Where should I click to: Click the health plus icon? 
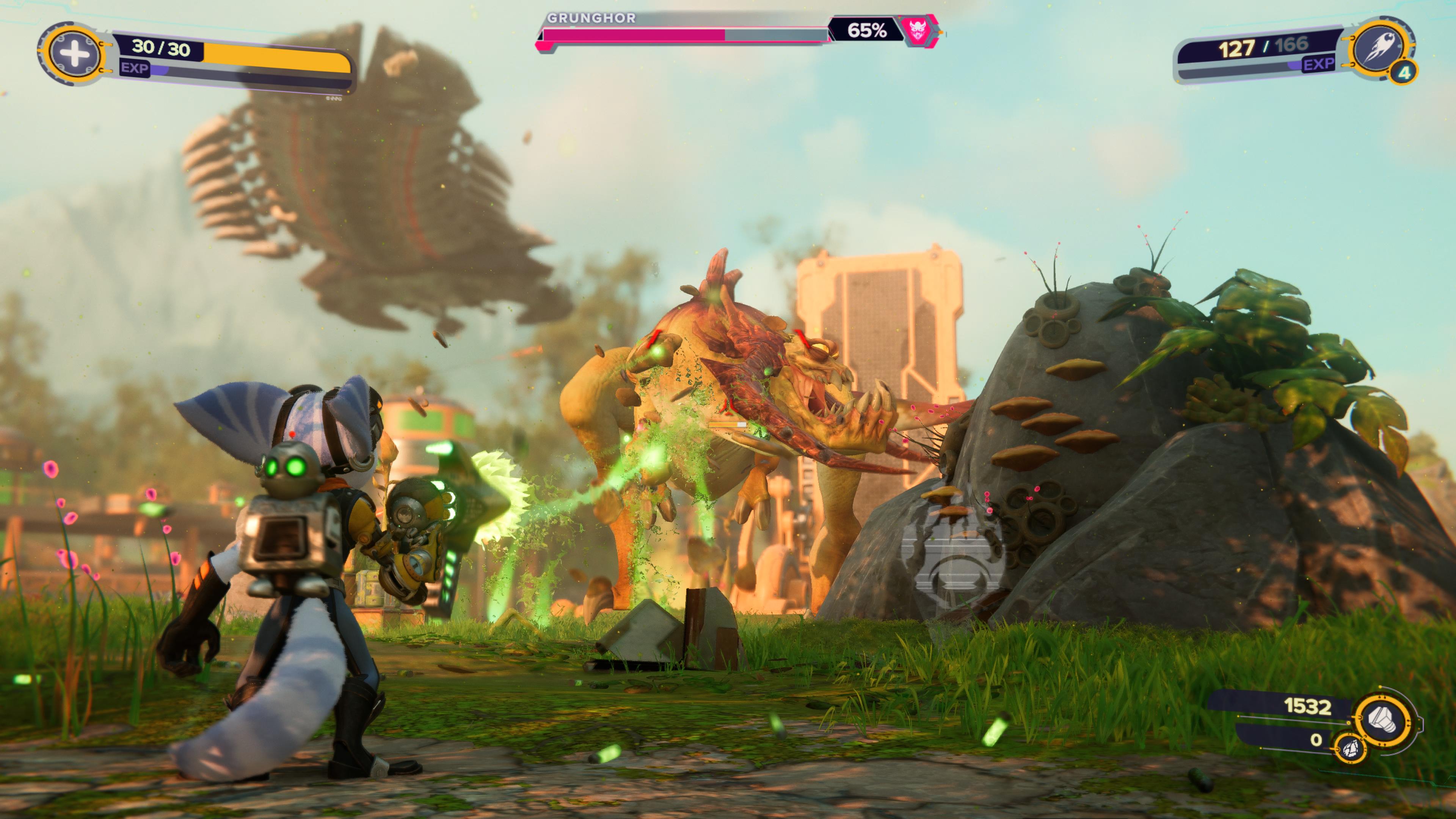click(74, 54)
